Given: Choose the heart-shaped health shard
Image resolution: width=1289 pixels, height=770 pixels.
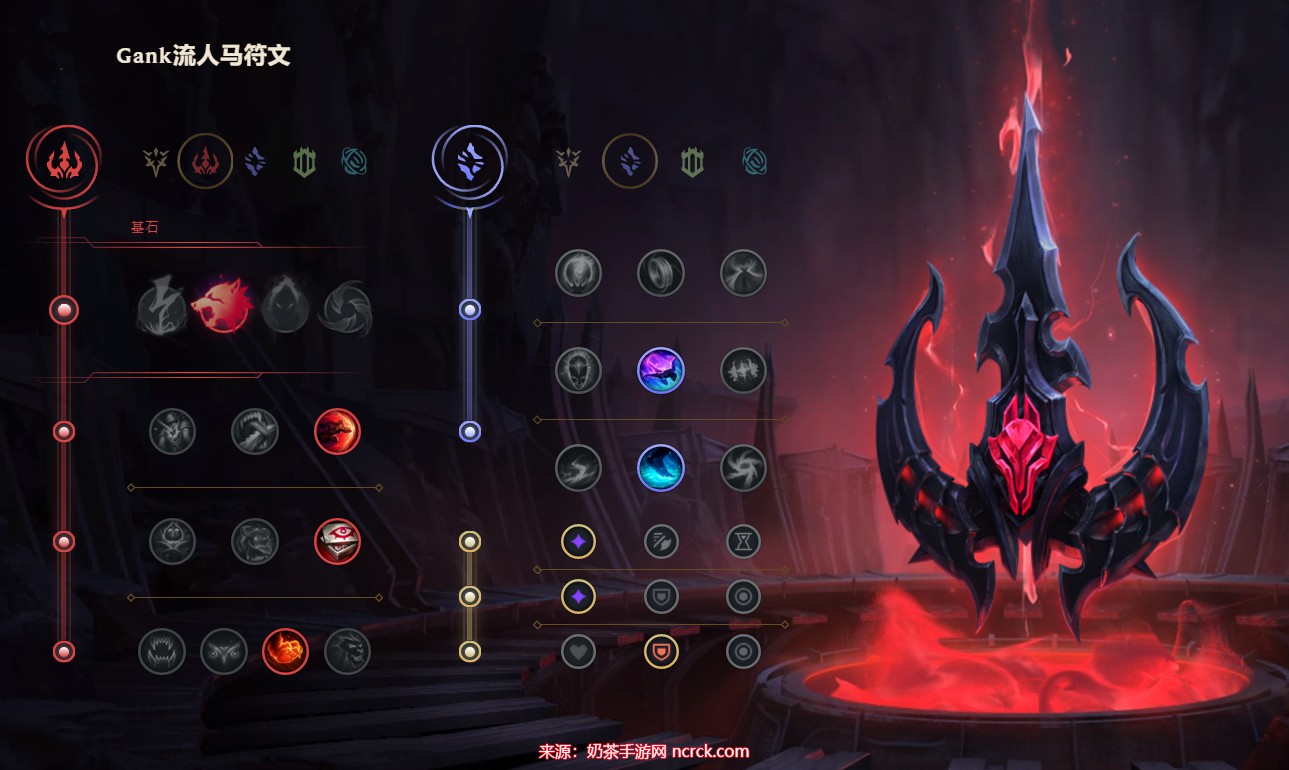Looking at the screenshot, I should pos(578,651).
